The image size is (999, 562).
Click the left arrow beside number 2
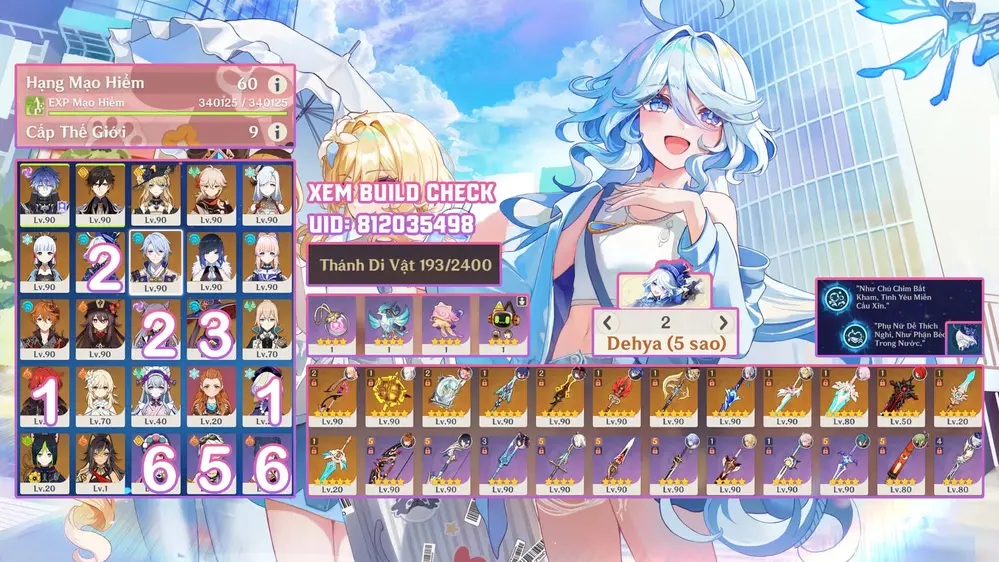point(607,323)
